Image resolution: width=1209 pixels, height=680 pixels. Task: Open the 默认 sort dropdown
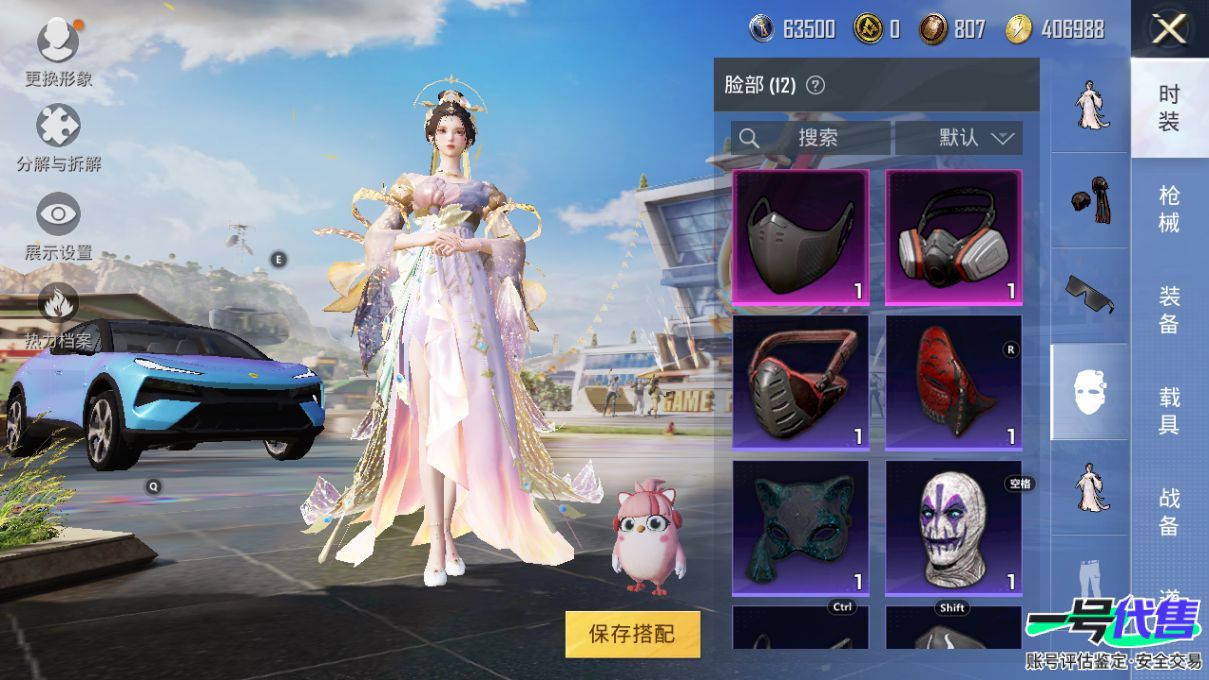[x=959, y=138]
